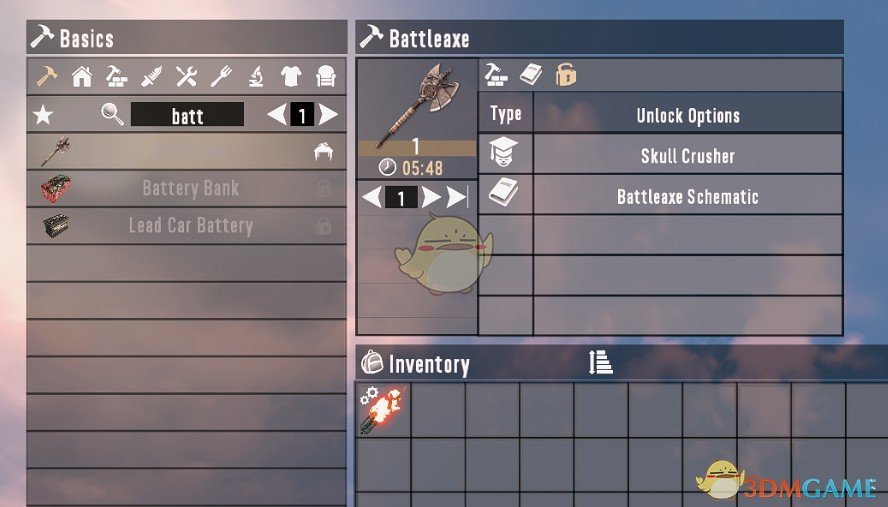Viewport: 888px width, 507px height.
Task: Open the t-shirt clothing category
Action: point(291,76)
